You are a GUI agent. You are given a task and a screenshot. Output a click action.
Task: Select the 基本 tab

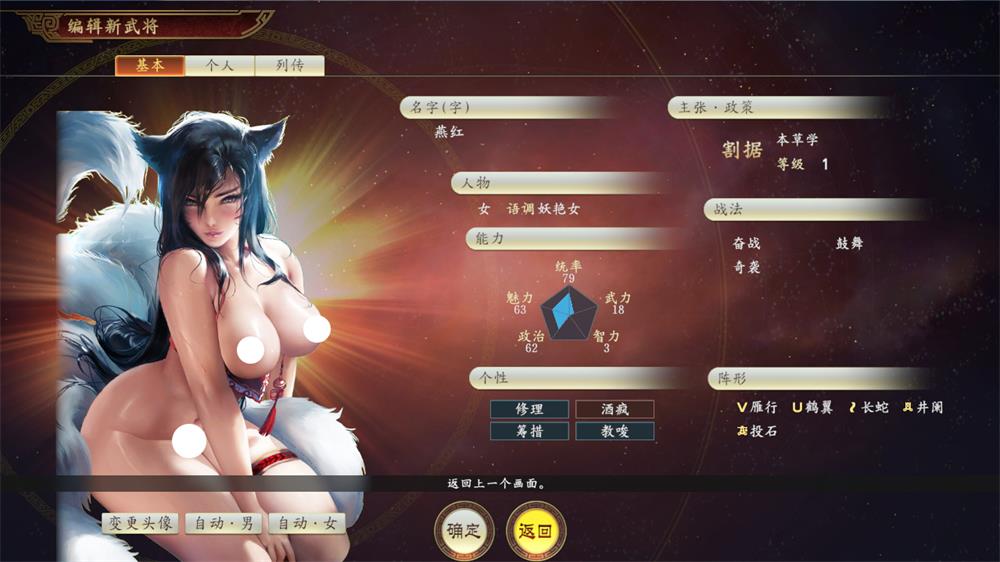click(x=149, y=66)
